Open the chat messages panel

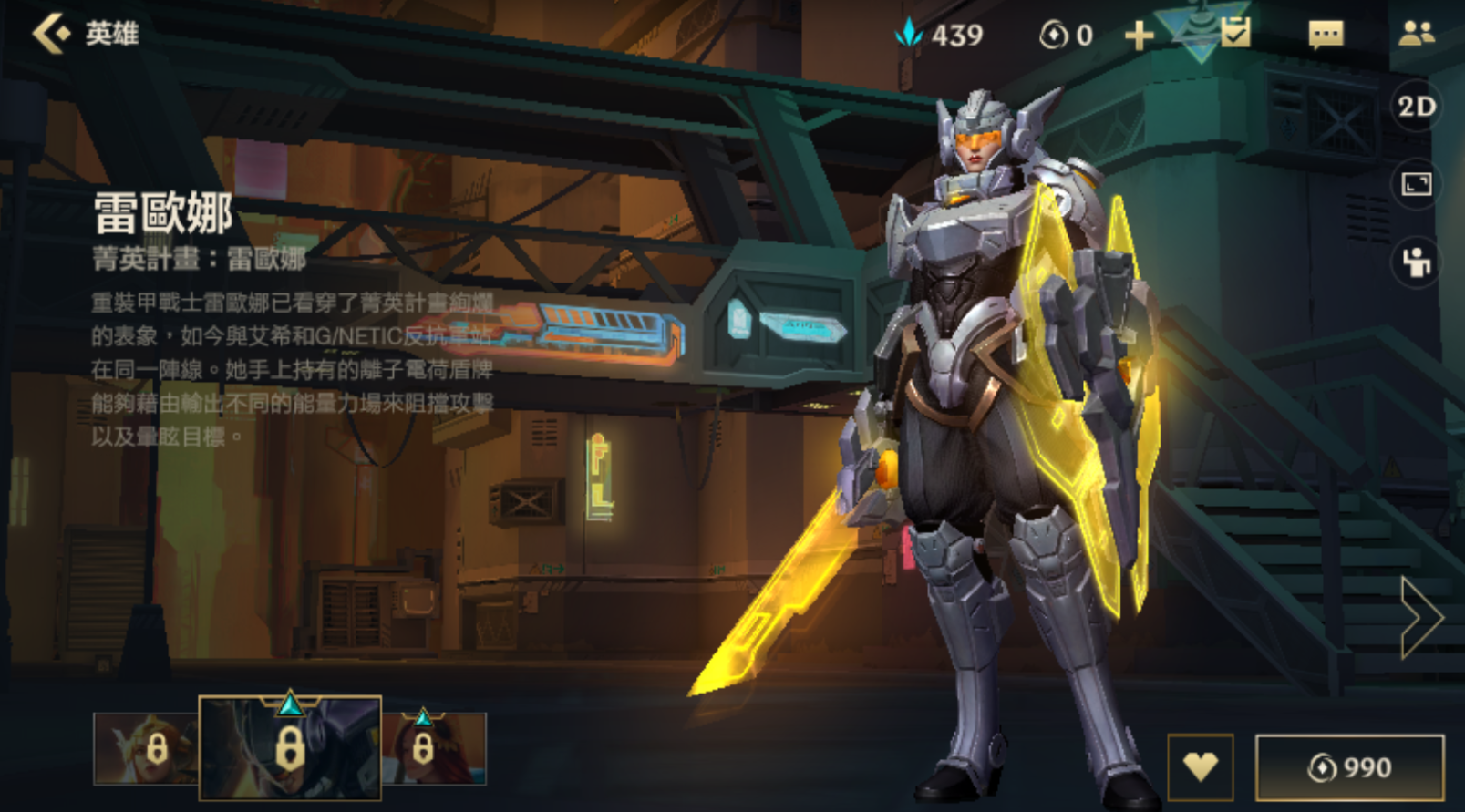pyautogui.click(x=1326, y=34)
